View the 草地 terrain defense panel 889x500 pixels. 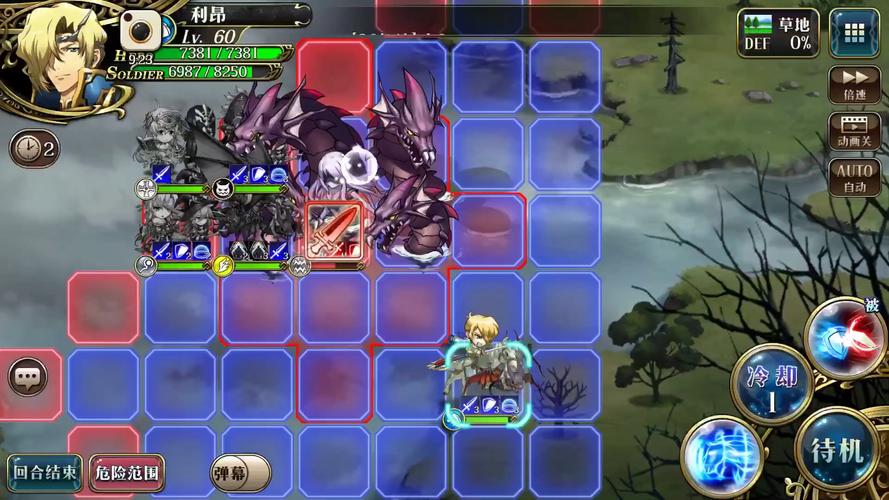pos(778,33)
